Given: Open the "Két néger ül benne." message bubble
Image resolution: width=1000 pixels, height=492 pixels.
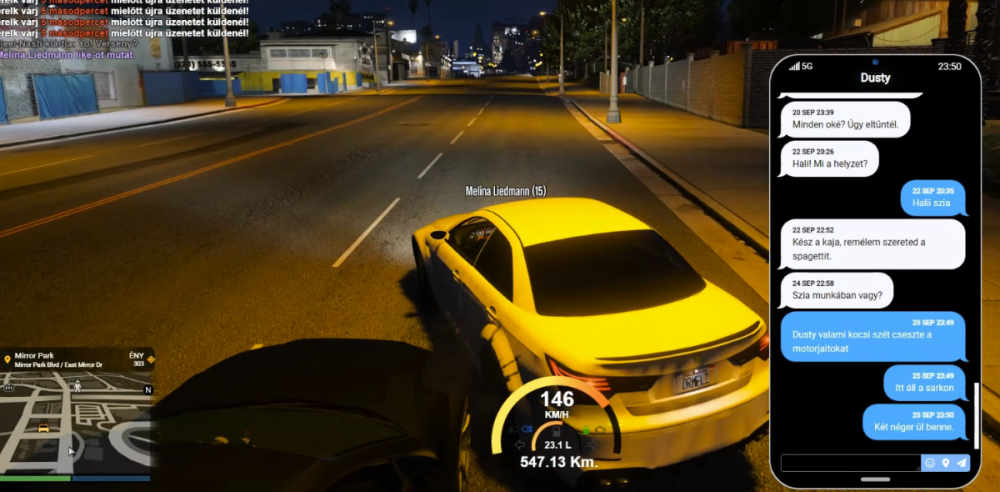Looking at the screenshot, I should [x=914, y=422].
